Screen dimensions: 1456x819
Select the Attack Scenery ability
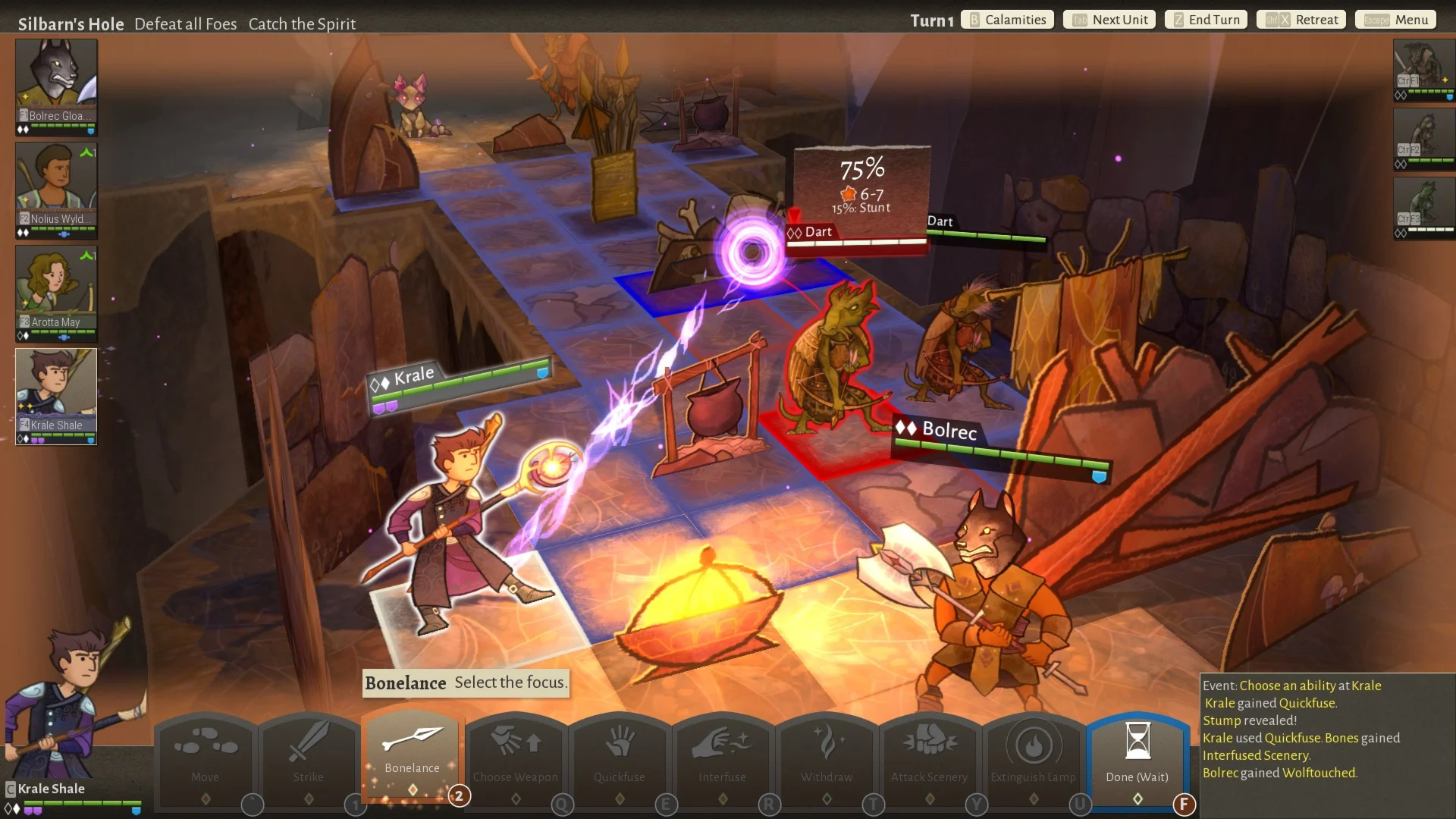coord(929,755)
